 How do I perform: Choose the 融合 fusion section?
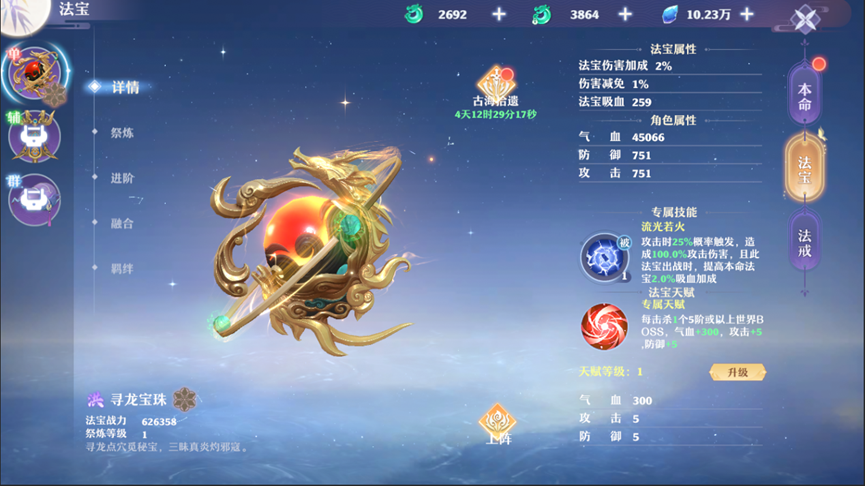122,223
